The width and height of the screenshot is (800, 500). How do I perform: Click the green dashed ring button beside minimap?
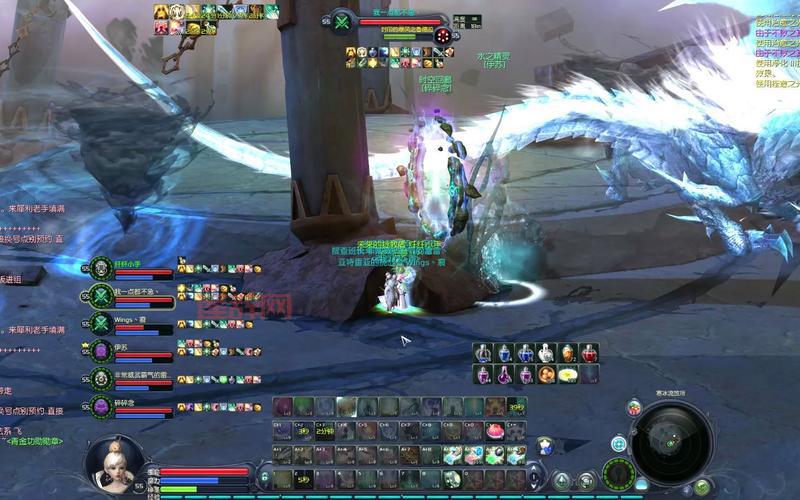(620, 472)
